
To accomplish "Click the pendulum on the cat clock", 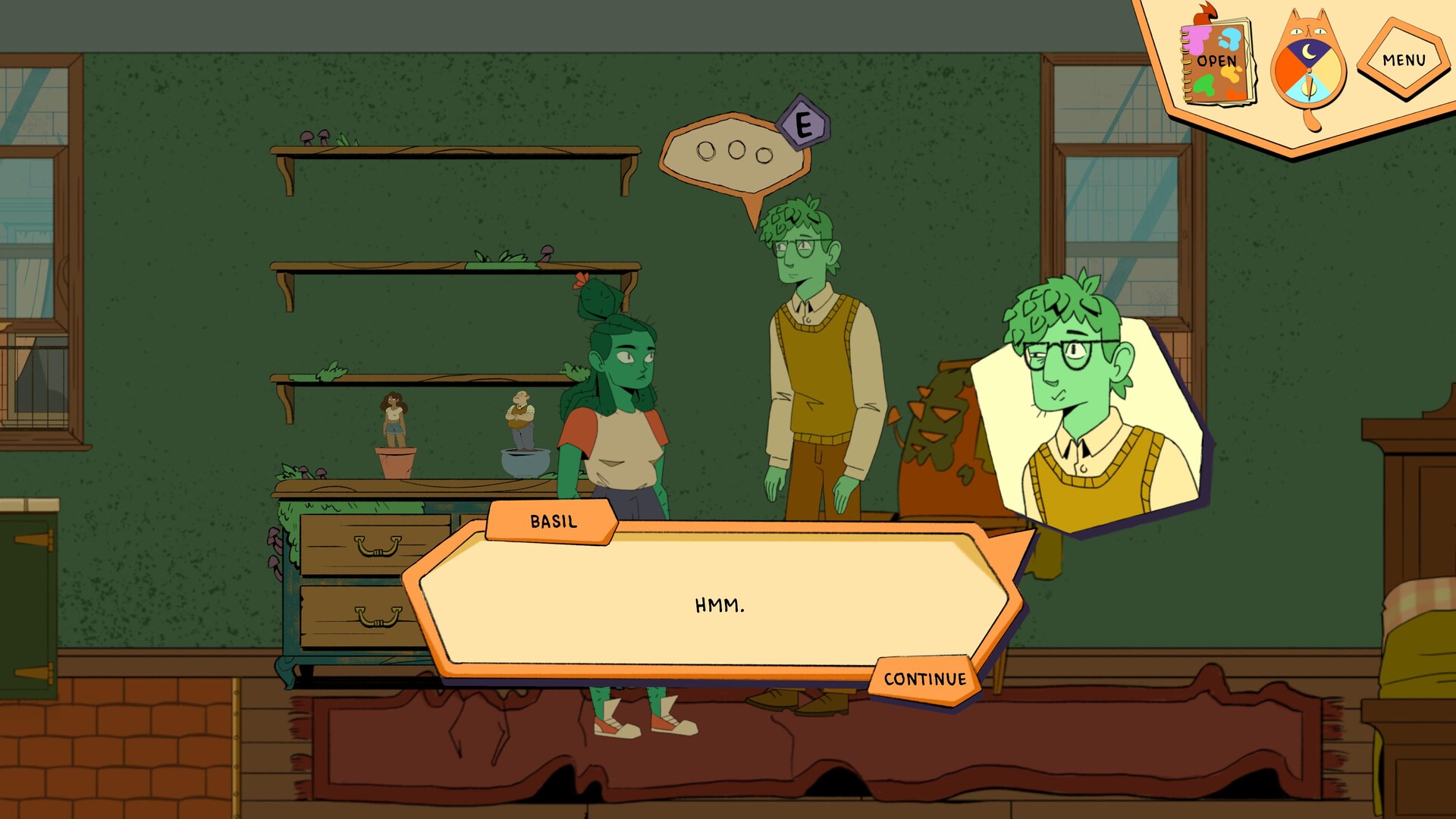I will pos(1309,87).
